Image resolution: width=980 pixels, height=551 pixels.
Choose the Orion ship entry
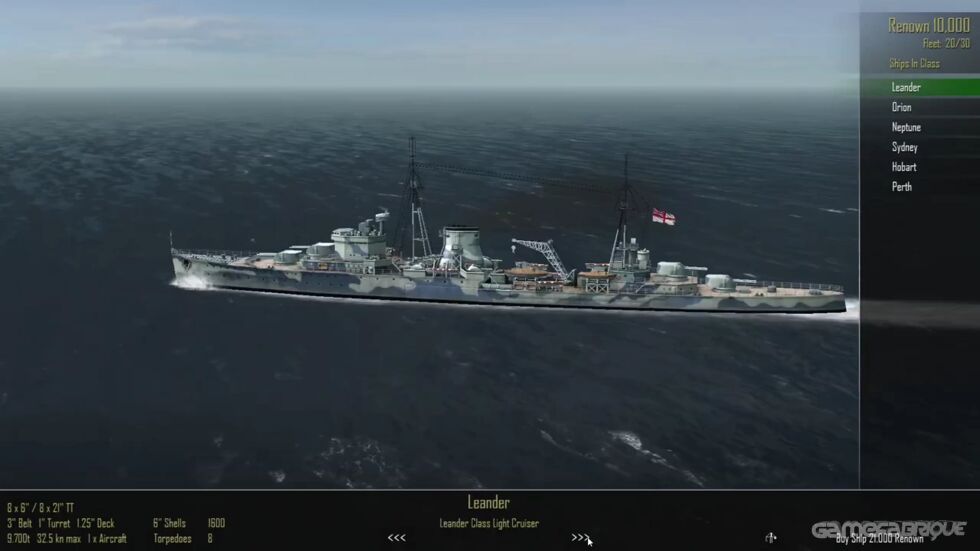point(902,107)
